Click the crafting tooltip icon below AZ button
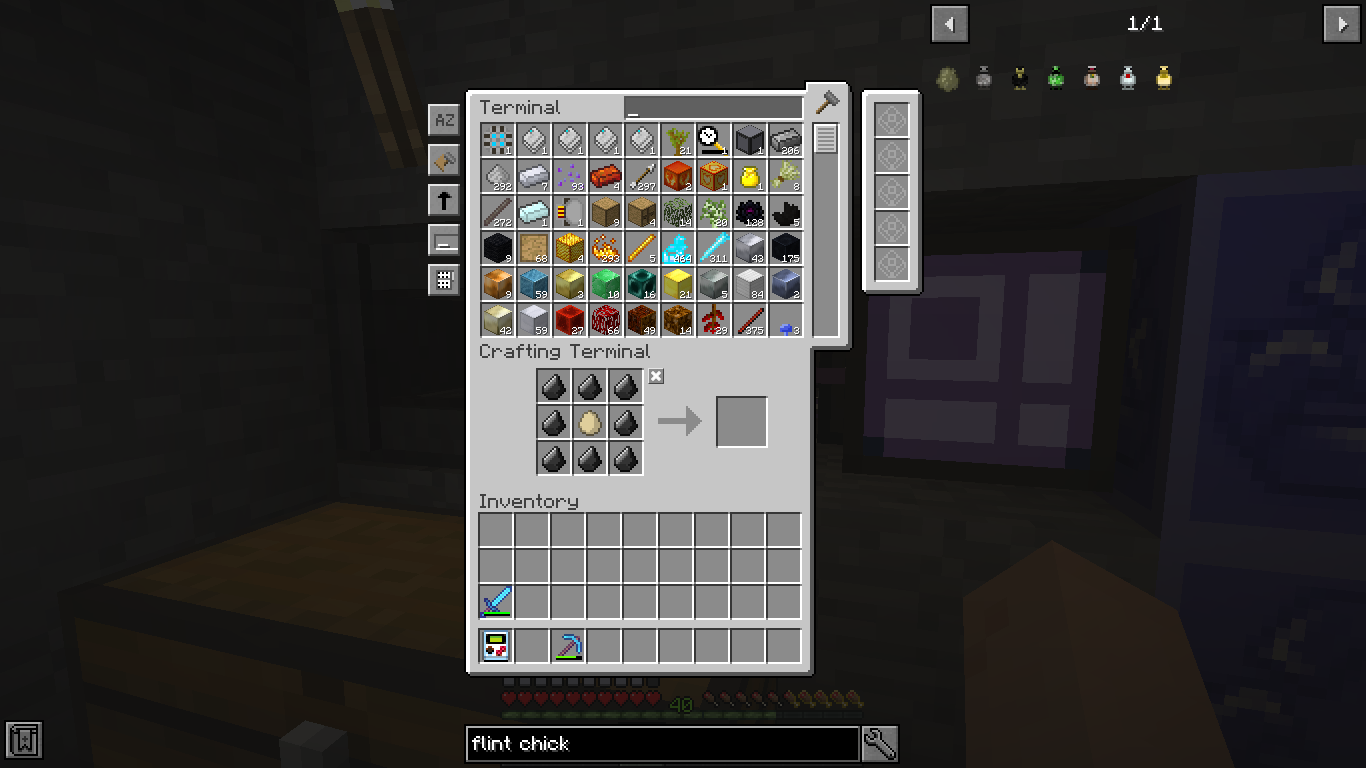Image resolution: width=1366 pixels, height=768 pixels. tap(444, 159)
